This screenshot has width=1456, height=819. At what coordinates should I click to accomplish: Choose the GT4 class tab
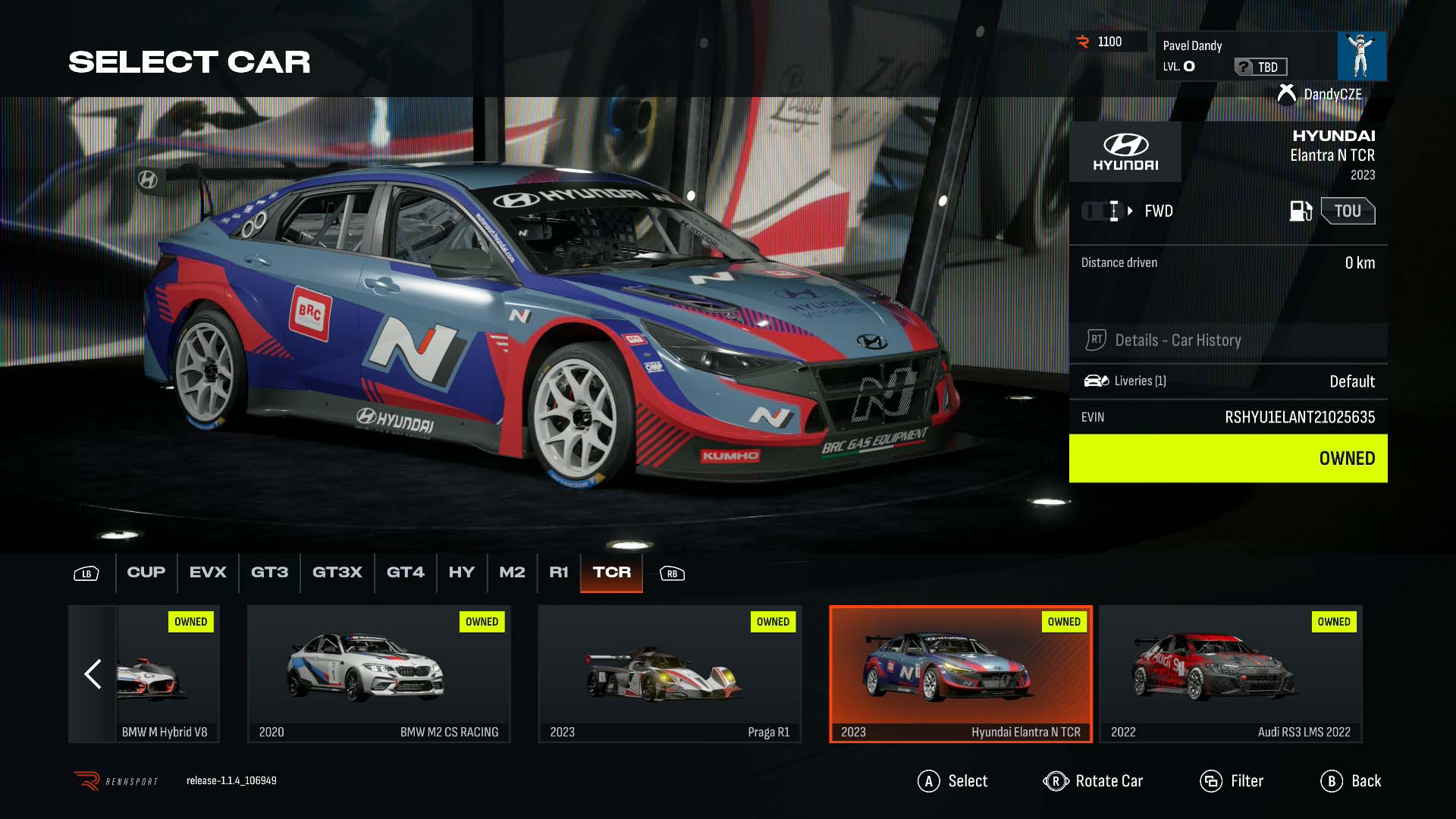coord(405,573)
